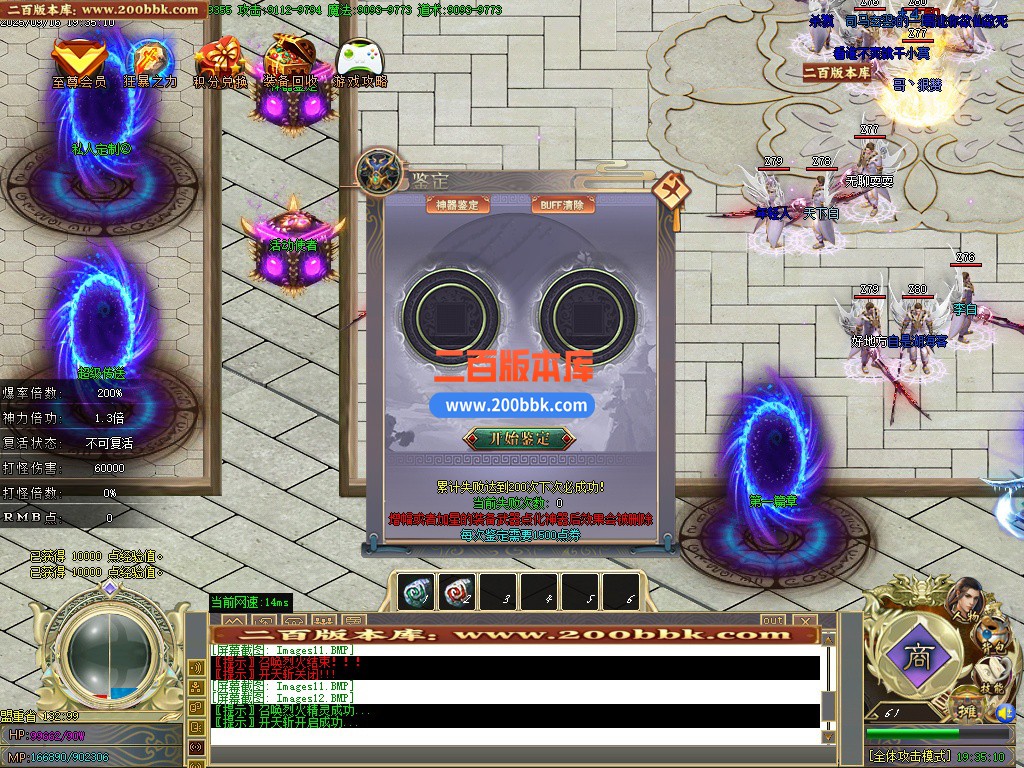Toggle the blue sound speaker icon
Viewport: 1024px width, 768px height.
tap(1005, 713)
